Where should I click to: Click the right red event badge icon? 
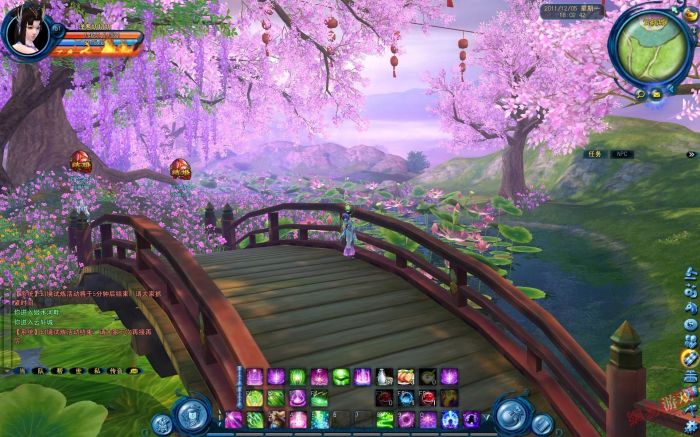(180, 168)
